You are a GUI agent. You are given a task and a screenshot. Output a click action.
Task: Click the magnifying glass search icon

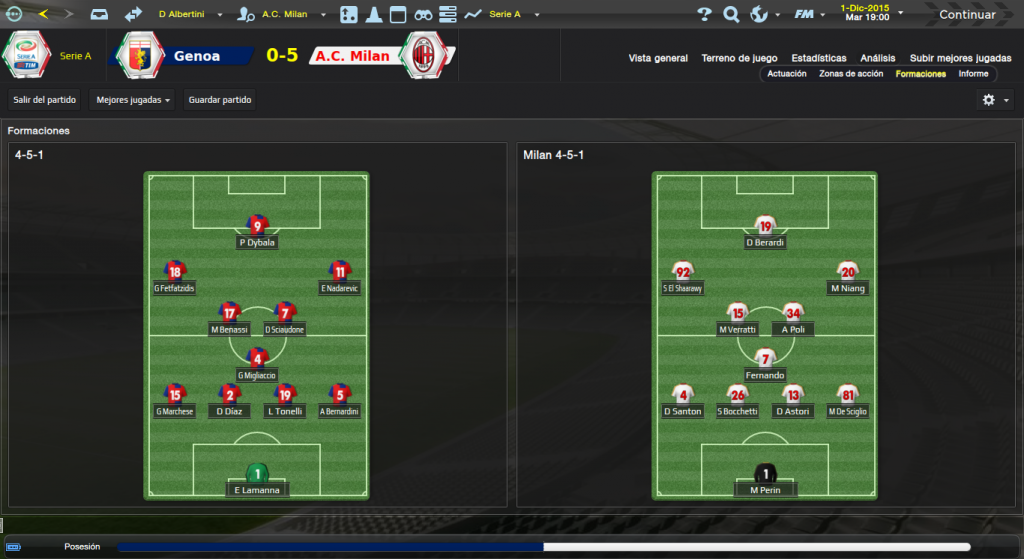[x=731, y=15]
